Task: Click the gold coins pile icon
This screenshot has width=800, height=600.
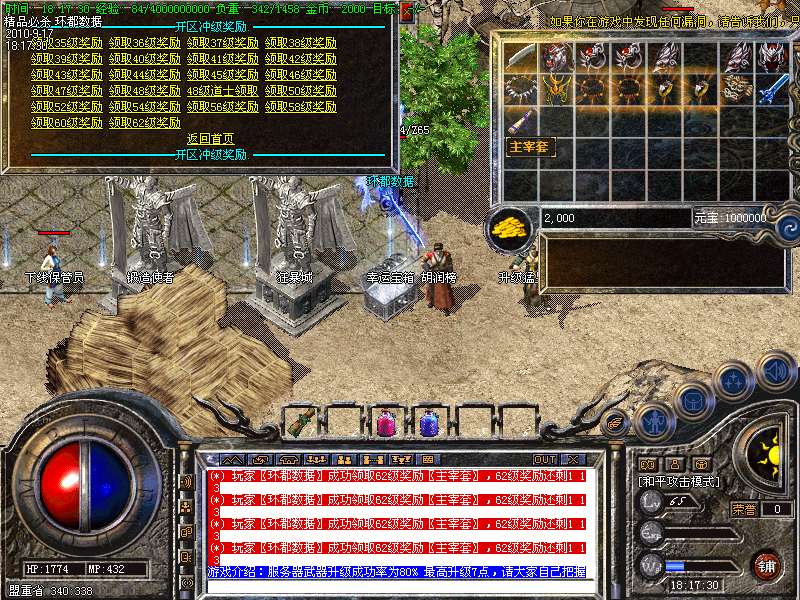Action: (511, 228)
